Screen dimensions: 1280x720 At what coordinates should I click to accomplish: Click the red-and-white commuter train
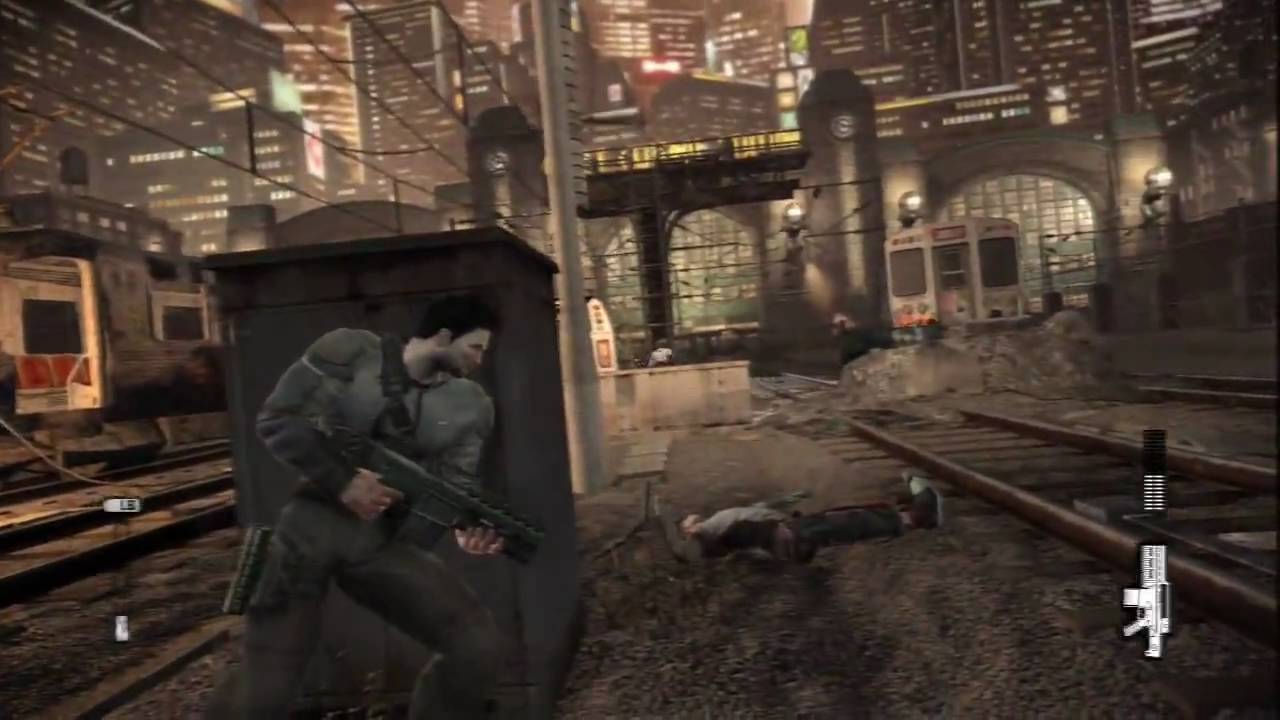[x=950, y=270]
